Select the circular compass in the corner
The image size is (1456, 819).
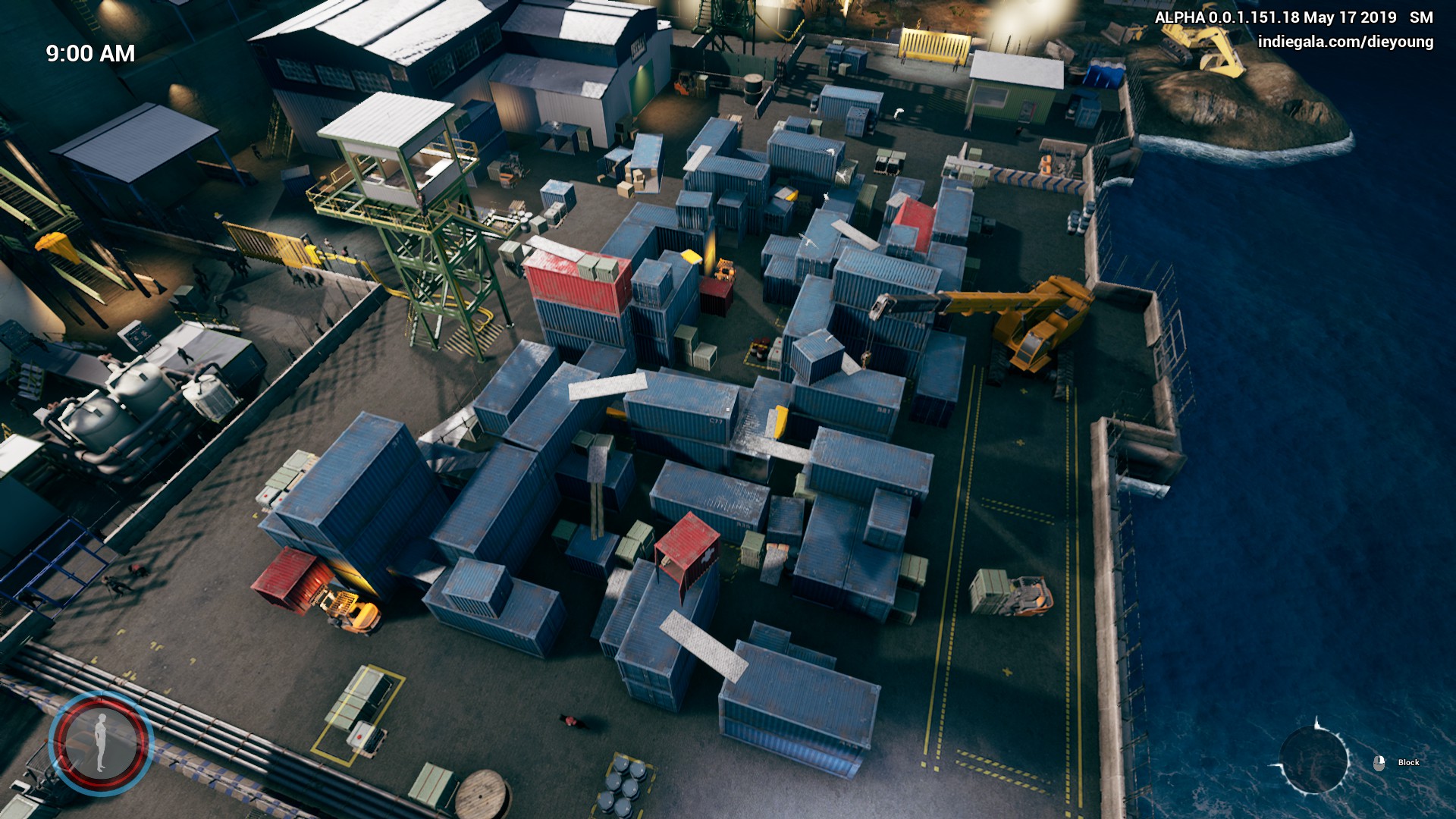click(x=1314, y=759)
